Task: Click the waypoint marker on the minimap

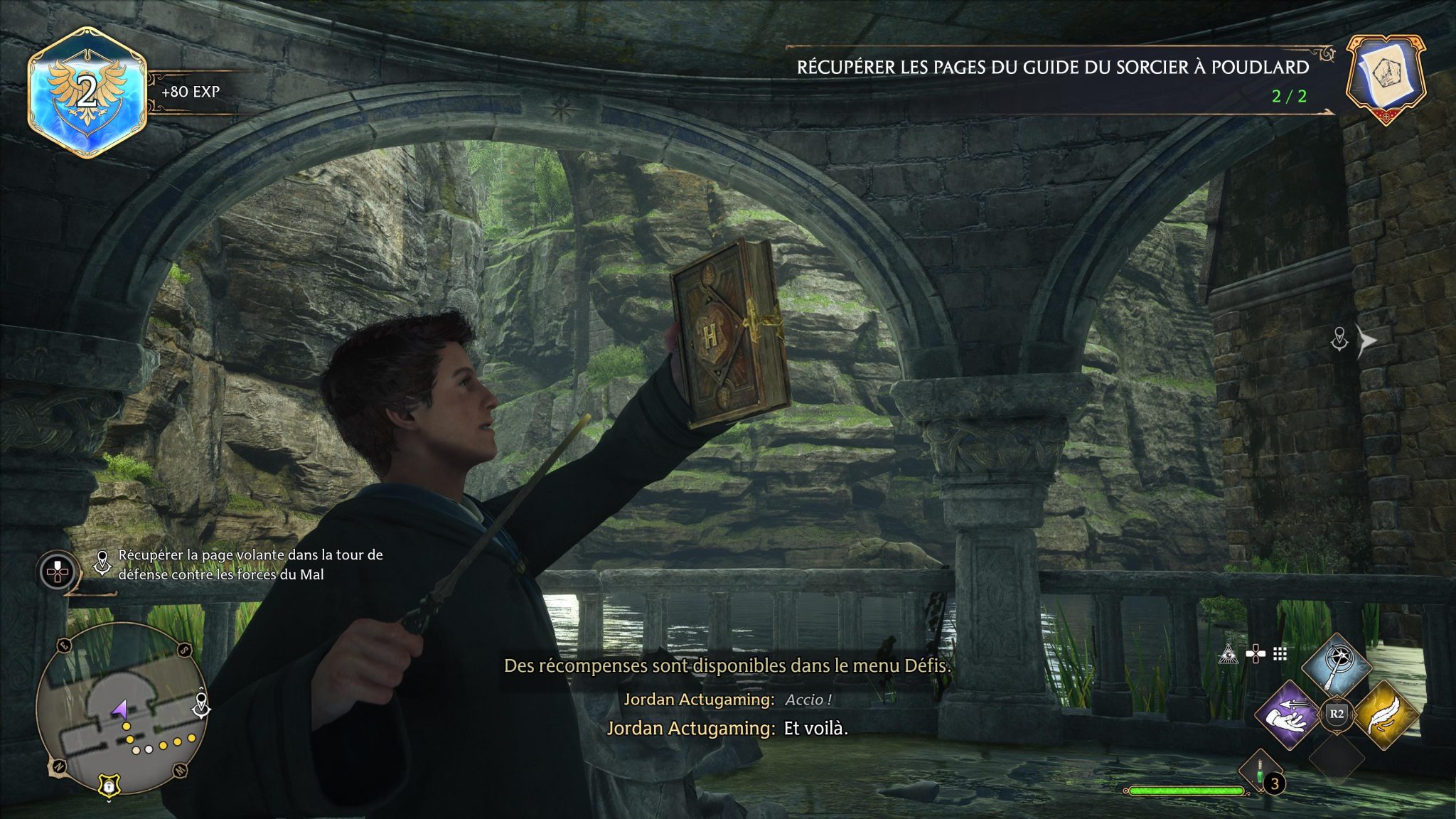Action: point(200,704)
